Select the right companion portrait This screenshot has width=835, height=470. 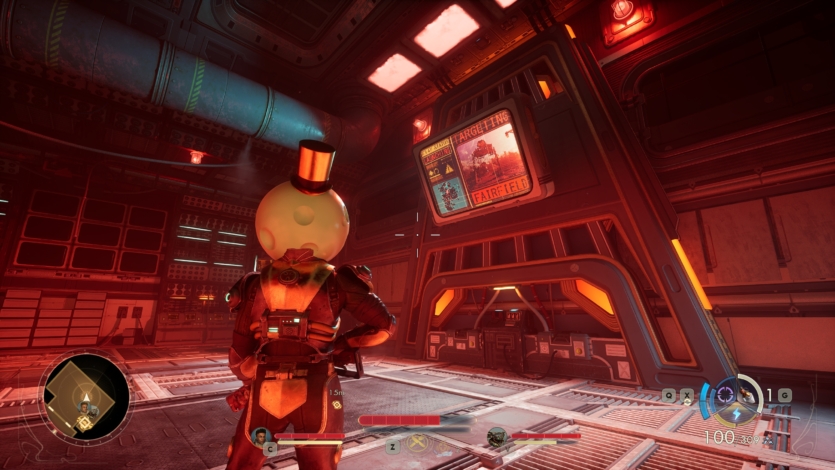pyautogui.click(x=497, y=436)
